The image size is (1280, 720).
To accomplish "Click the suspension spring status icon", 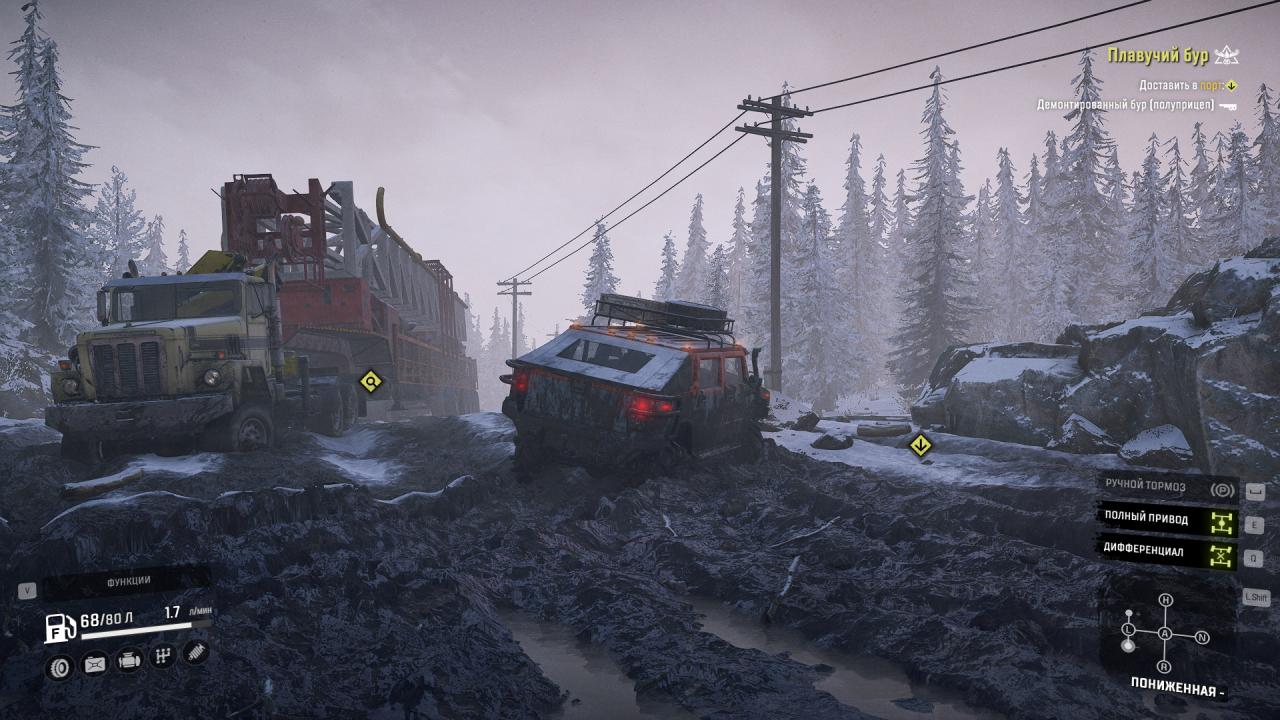I will [x=196, y=652].
